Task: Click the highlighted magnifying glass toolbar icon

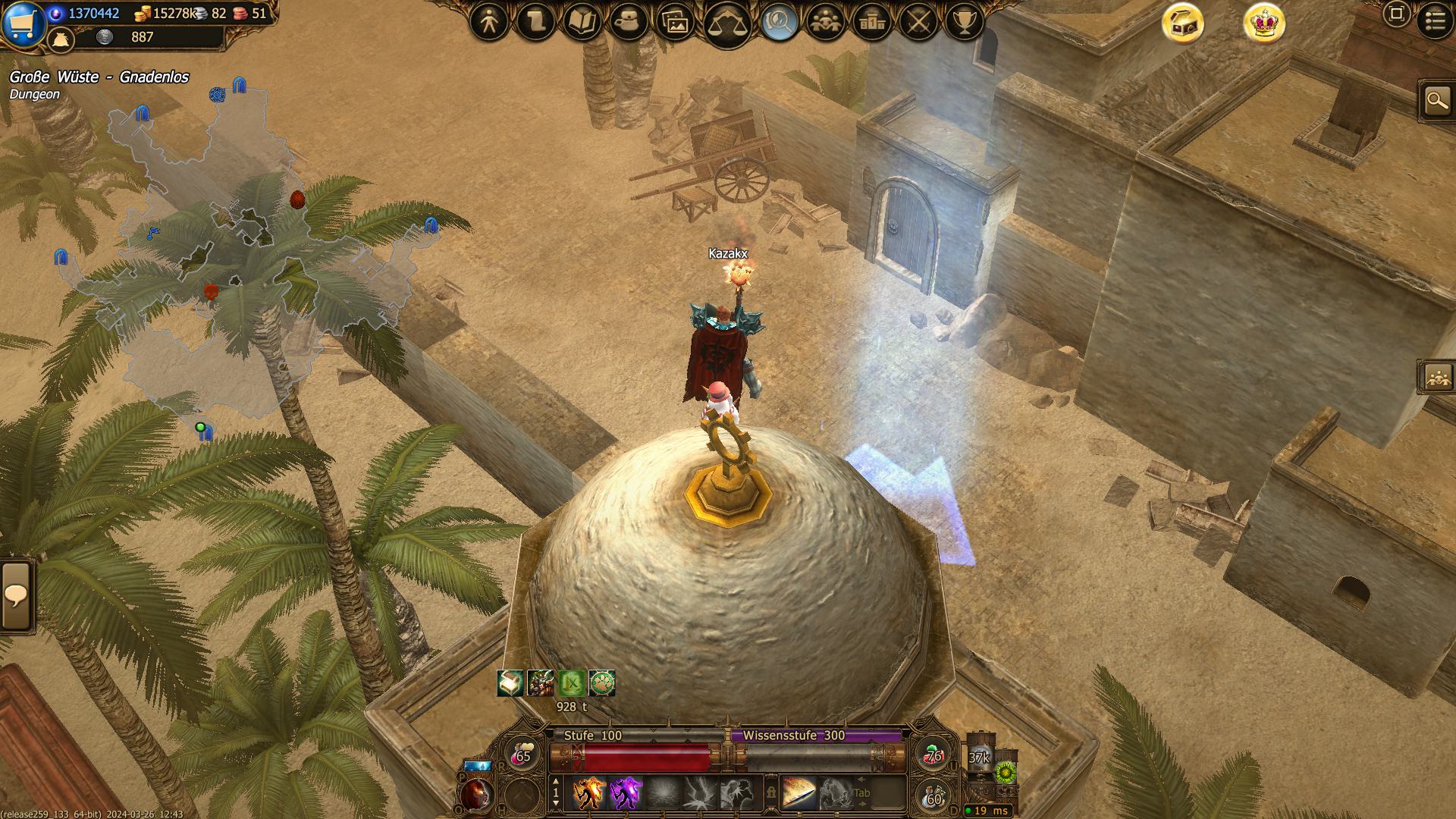Action: coord(779,23)
